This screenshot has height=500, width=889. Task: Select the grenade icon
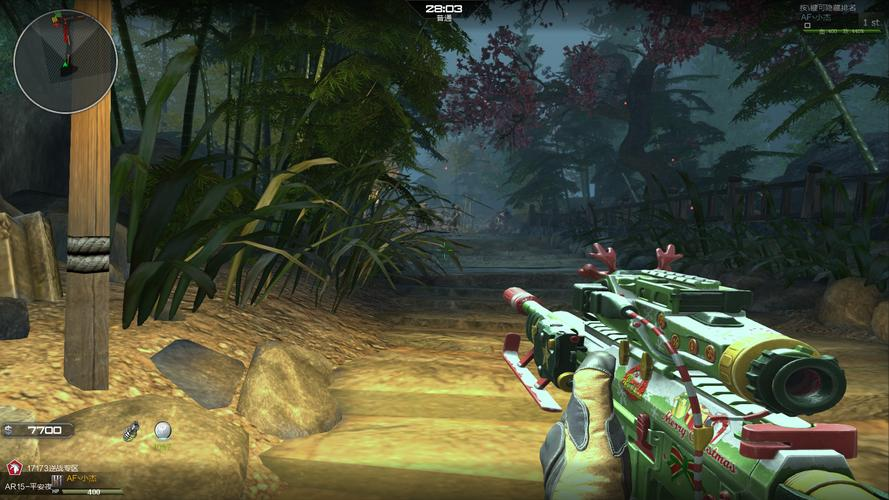click(130, 431)
